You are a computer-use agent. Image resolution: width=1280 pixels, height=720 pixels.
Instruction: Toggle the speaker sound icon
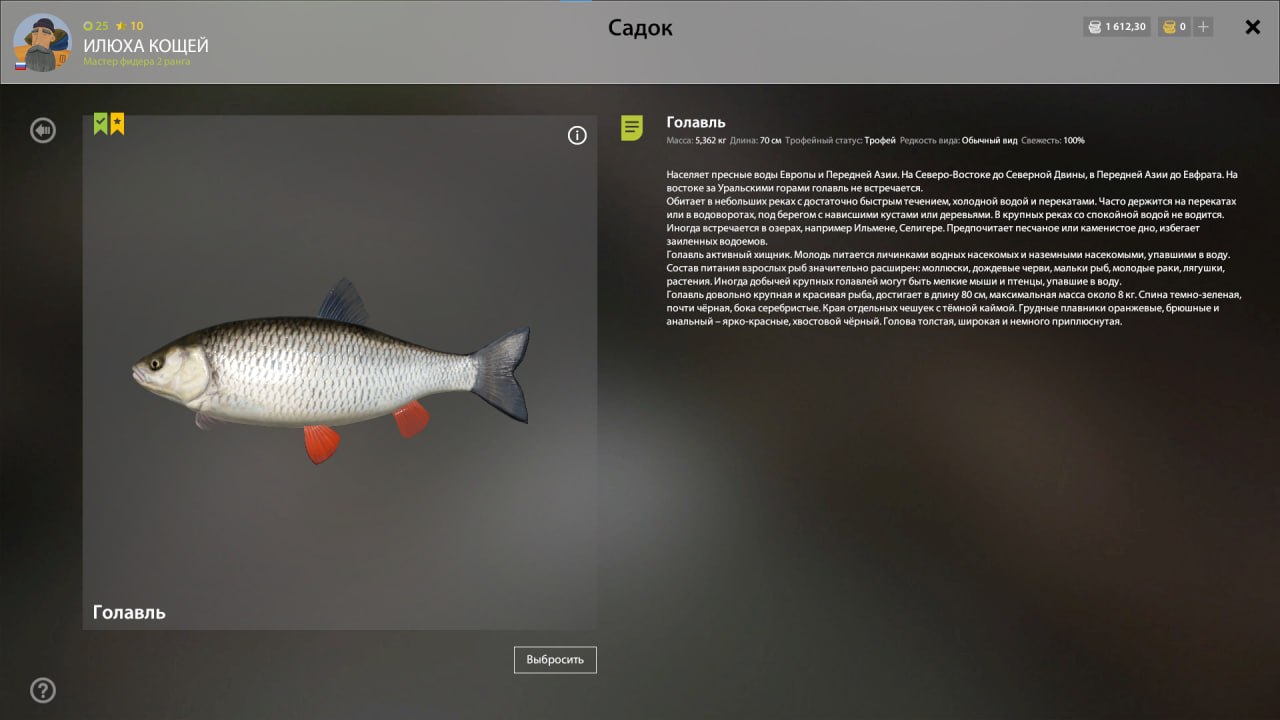click(x=42, y=130)
